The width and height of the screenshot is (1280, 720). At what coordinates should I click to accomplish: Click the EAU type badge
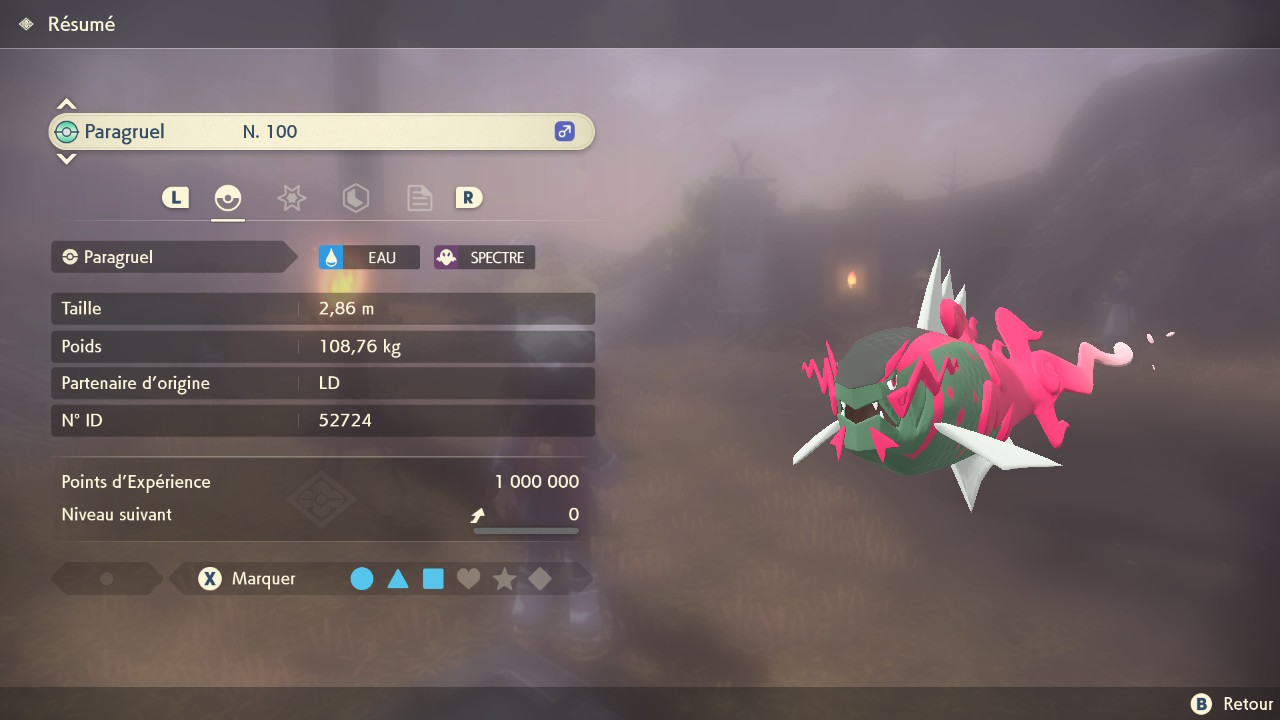(368, 257)
